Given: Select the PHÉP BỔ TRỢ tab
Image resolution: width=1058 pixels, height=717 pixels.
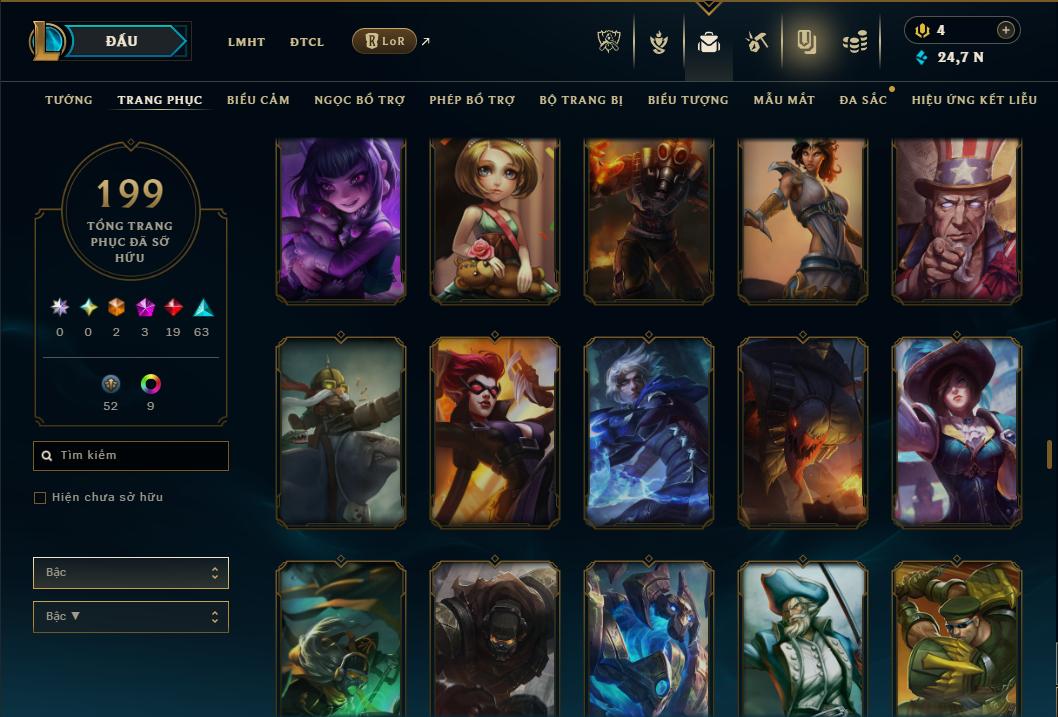Looking at the screenshot, I should 472,100.
